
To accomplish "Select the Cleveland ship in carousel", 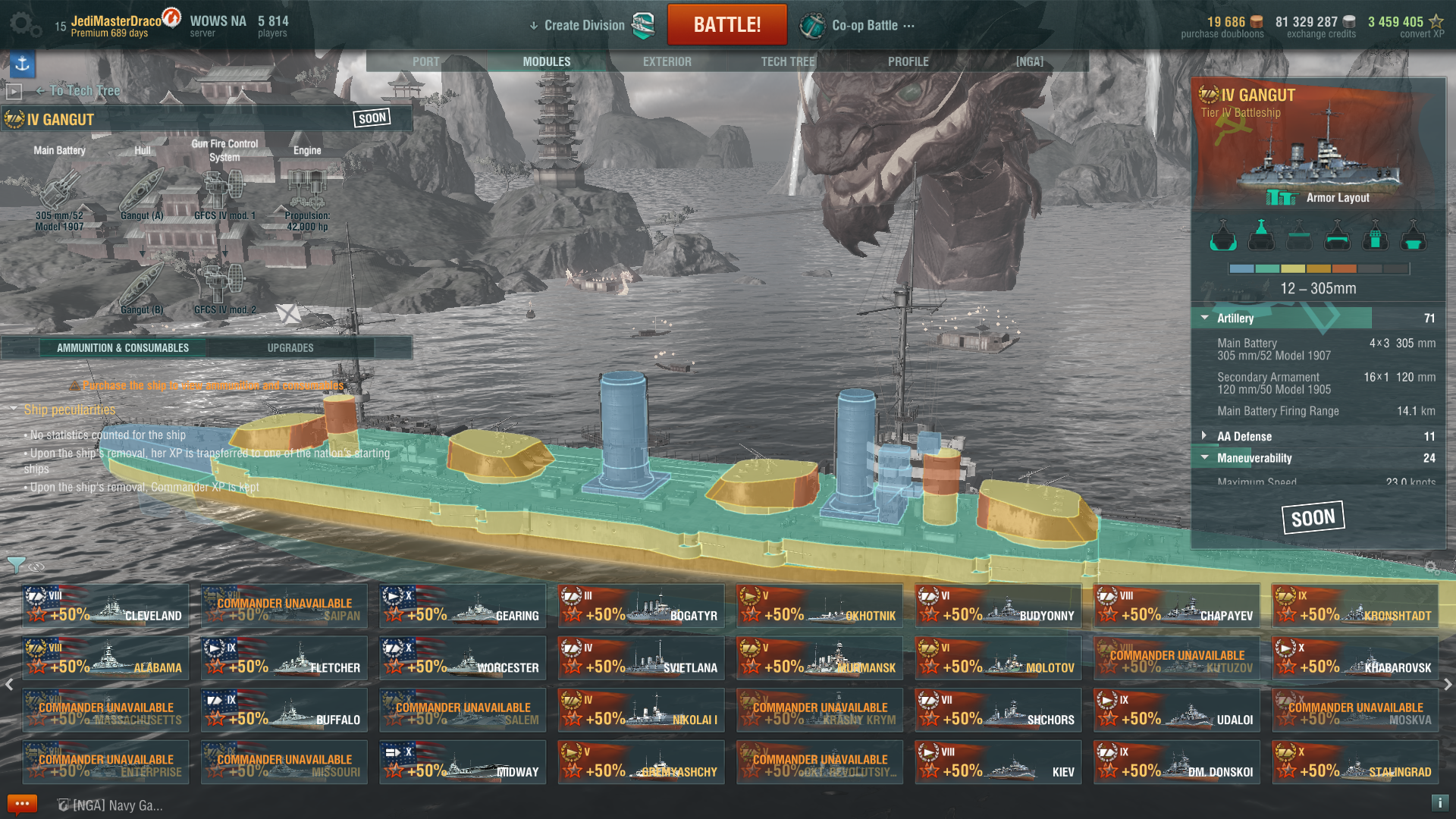I will (x=105, y=607).
